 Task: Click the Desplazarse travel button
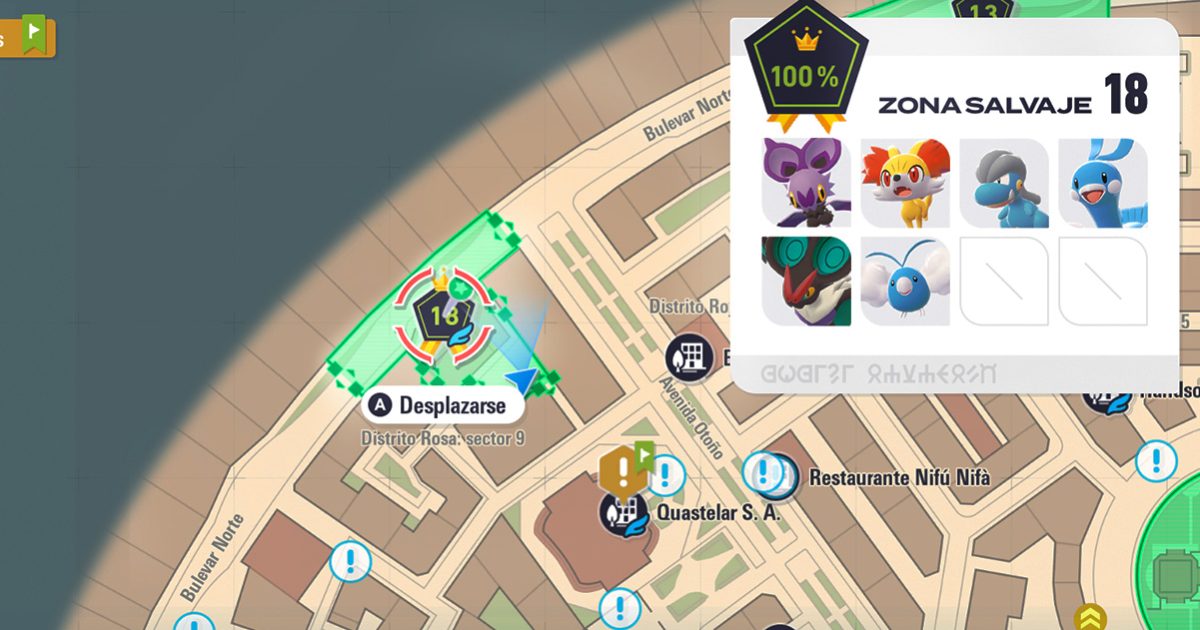coord(443,405)
